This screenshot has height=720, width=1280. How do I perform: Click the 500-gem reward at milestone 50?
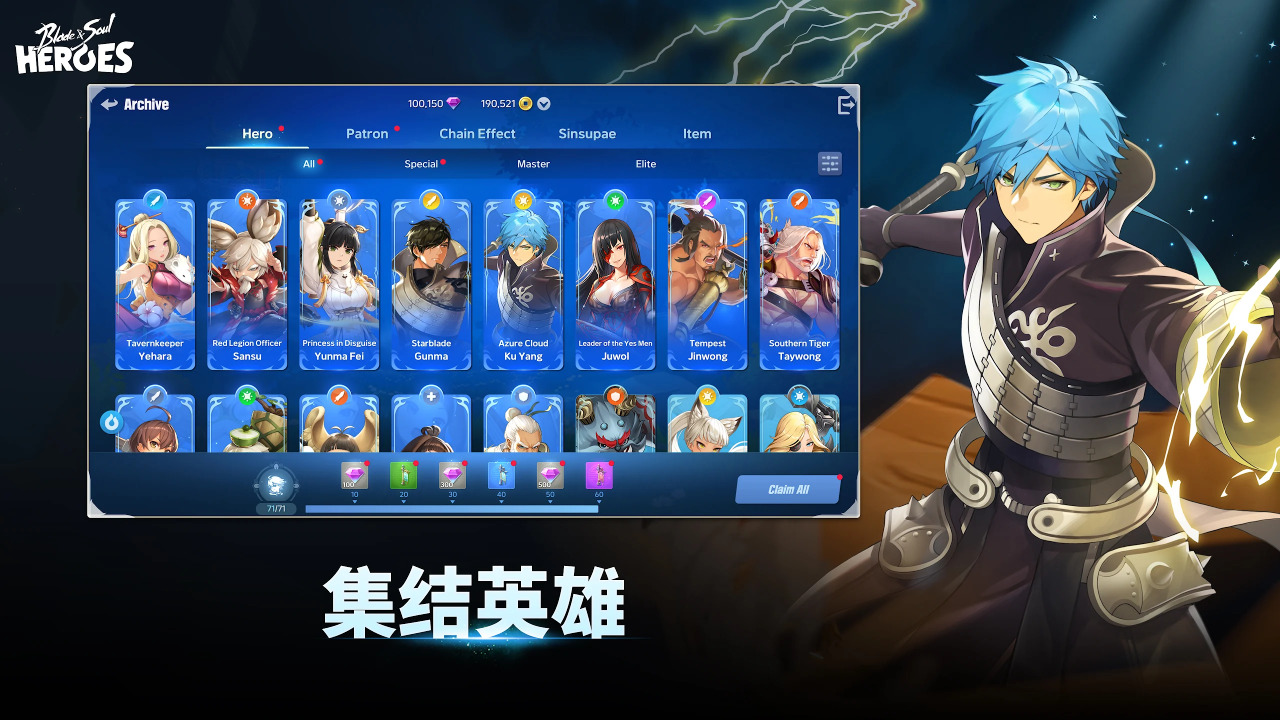[x=550, y=477]
